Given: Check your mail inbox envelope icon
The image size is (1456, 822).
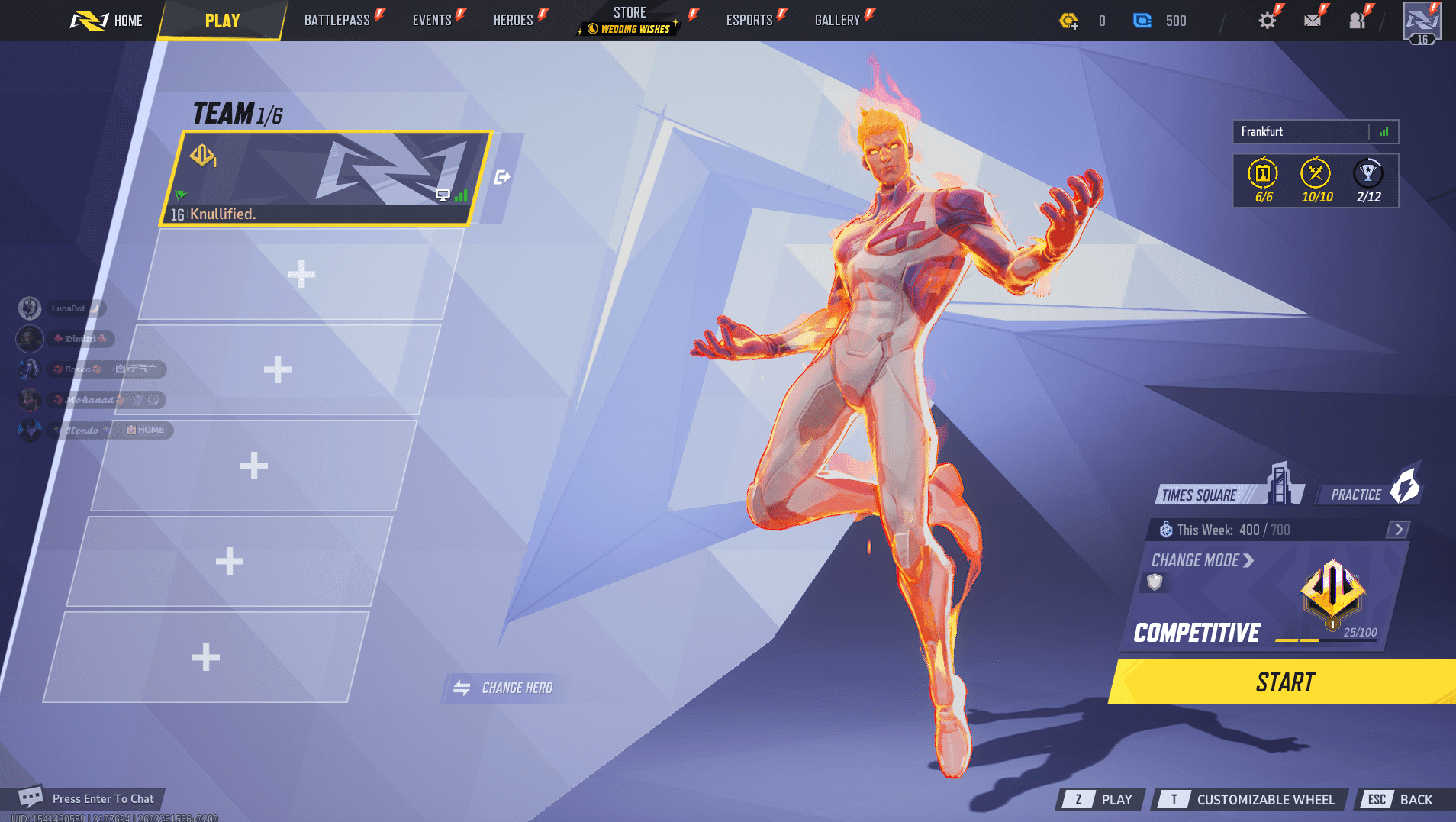Looking at the screenshot, I should [1313, 19].
